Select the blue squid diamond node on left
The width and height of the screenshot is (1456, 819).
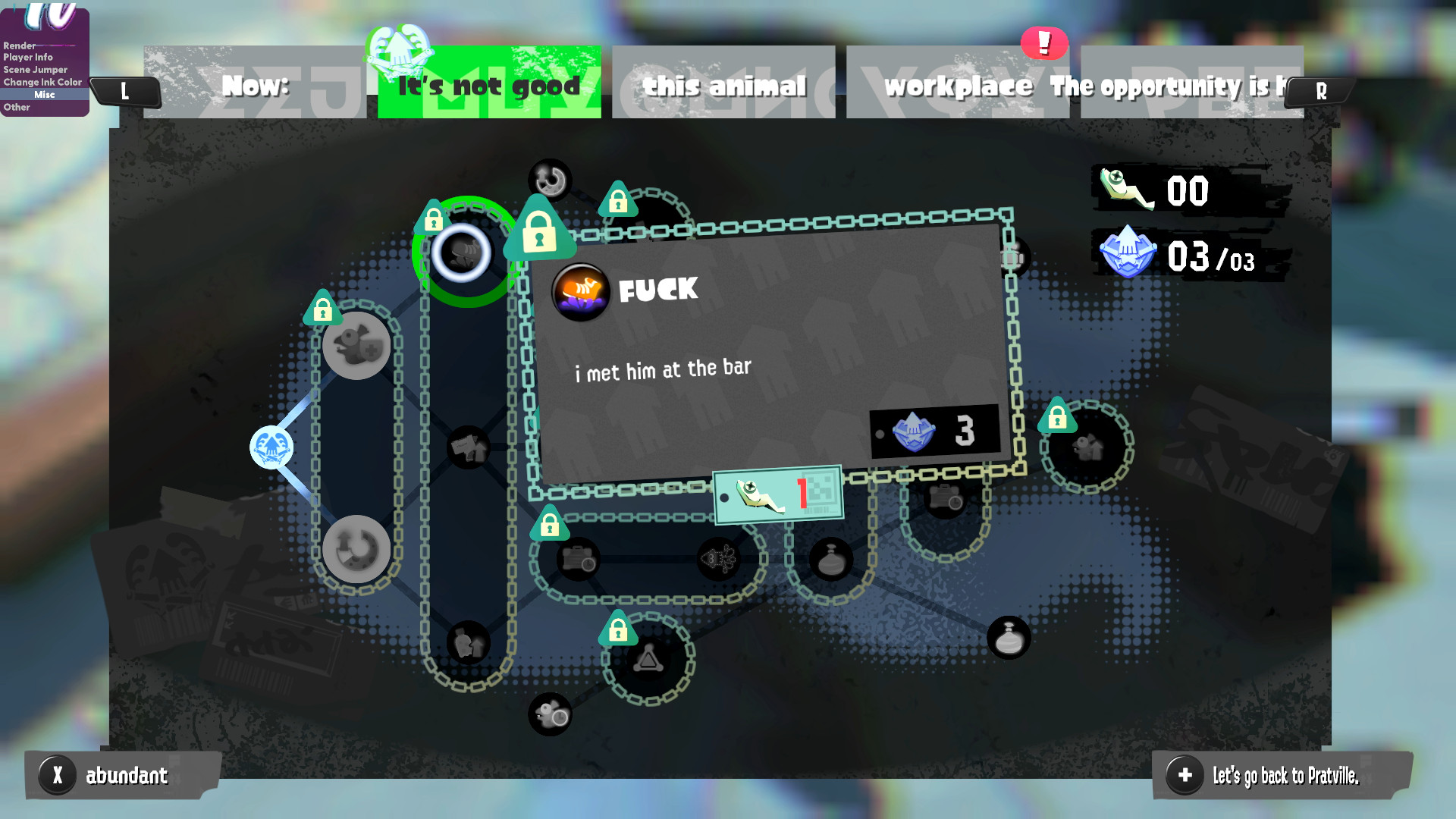pos(271,447)
